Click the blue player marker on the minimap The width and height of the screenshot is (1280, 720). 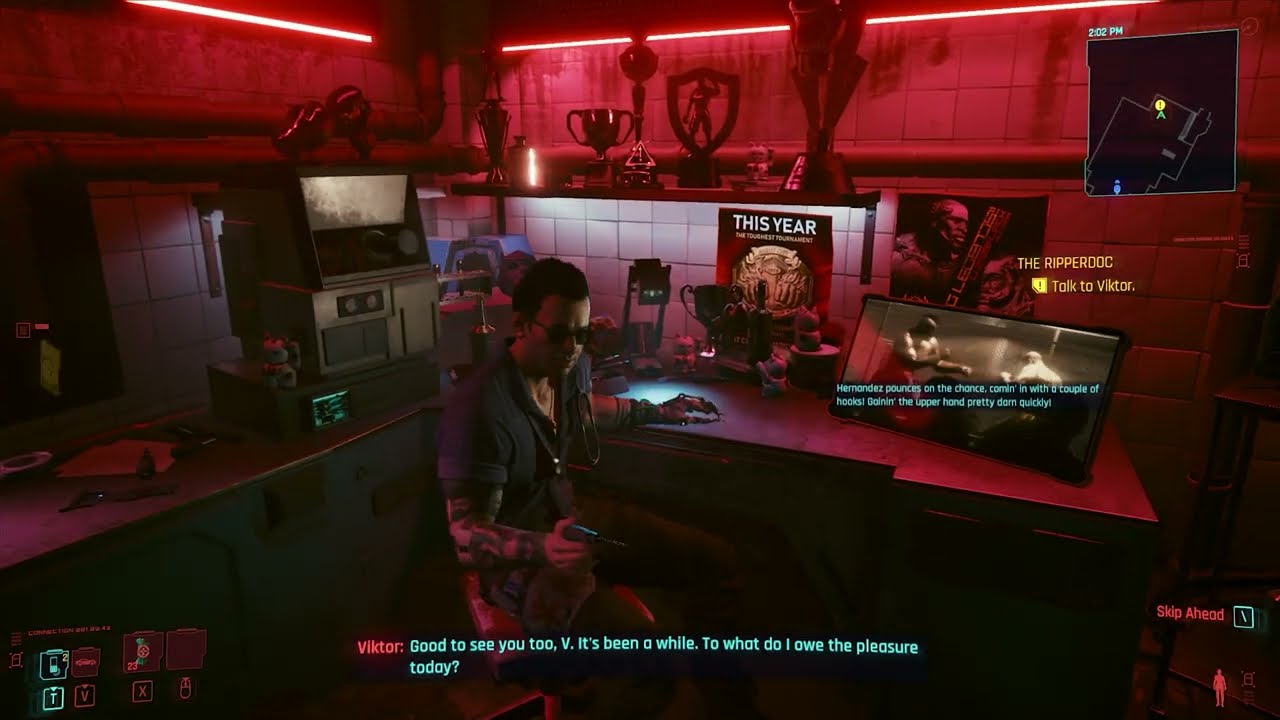click(x=1119, y=186)
